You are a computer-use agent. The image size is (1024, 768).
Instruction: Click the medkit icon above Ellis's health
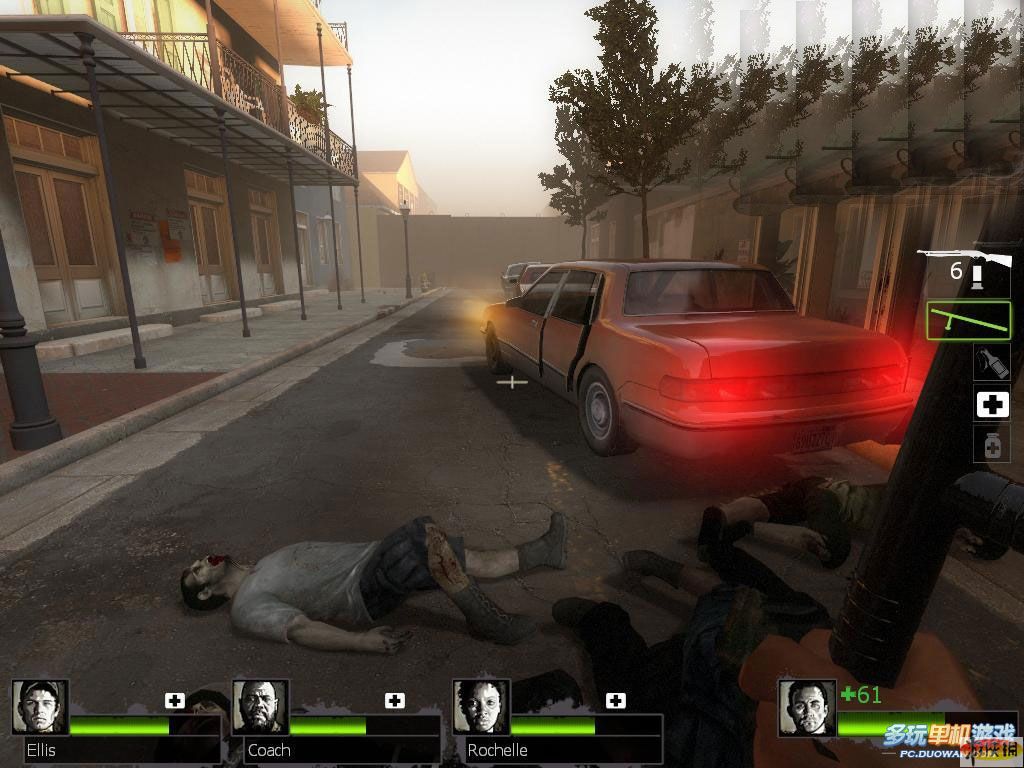[175, 700]
